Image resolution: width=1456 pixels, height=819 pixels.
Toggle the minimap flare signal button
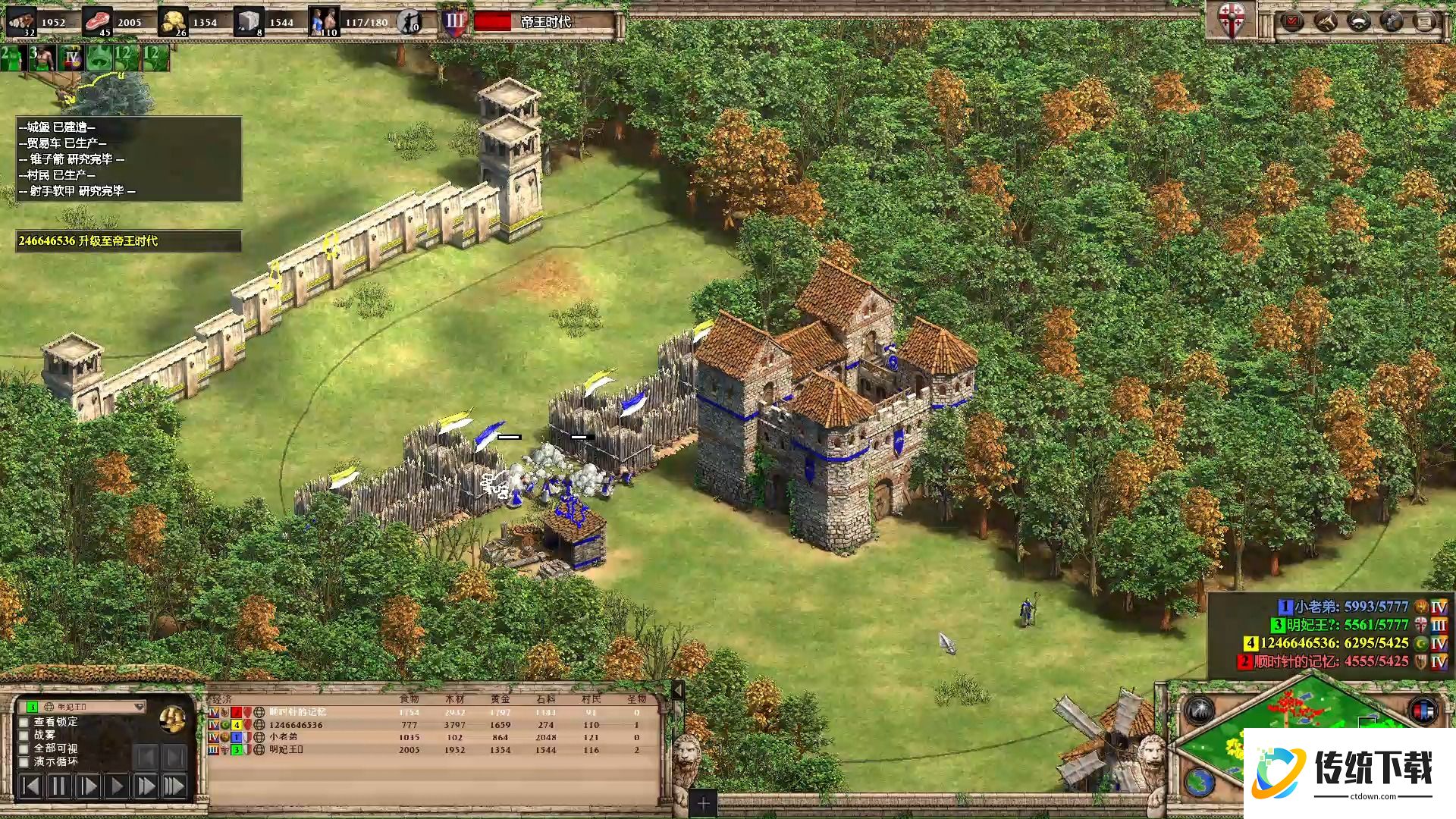1199,711
